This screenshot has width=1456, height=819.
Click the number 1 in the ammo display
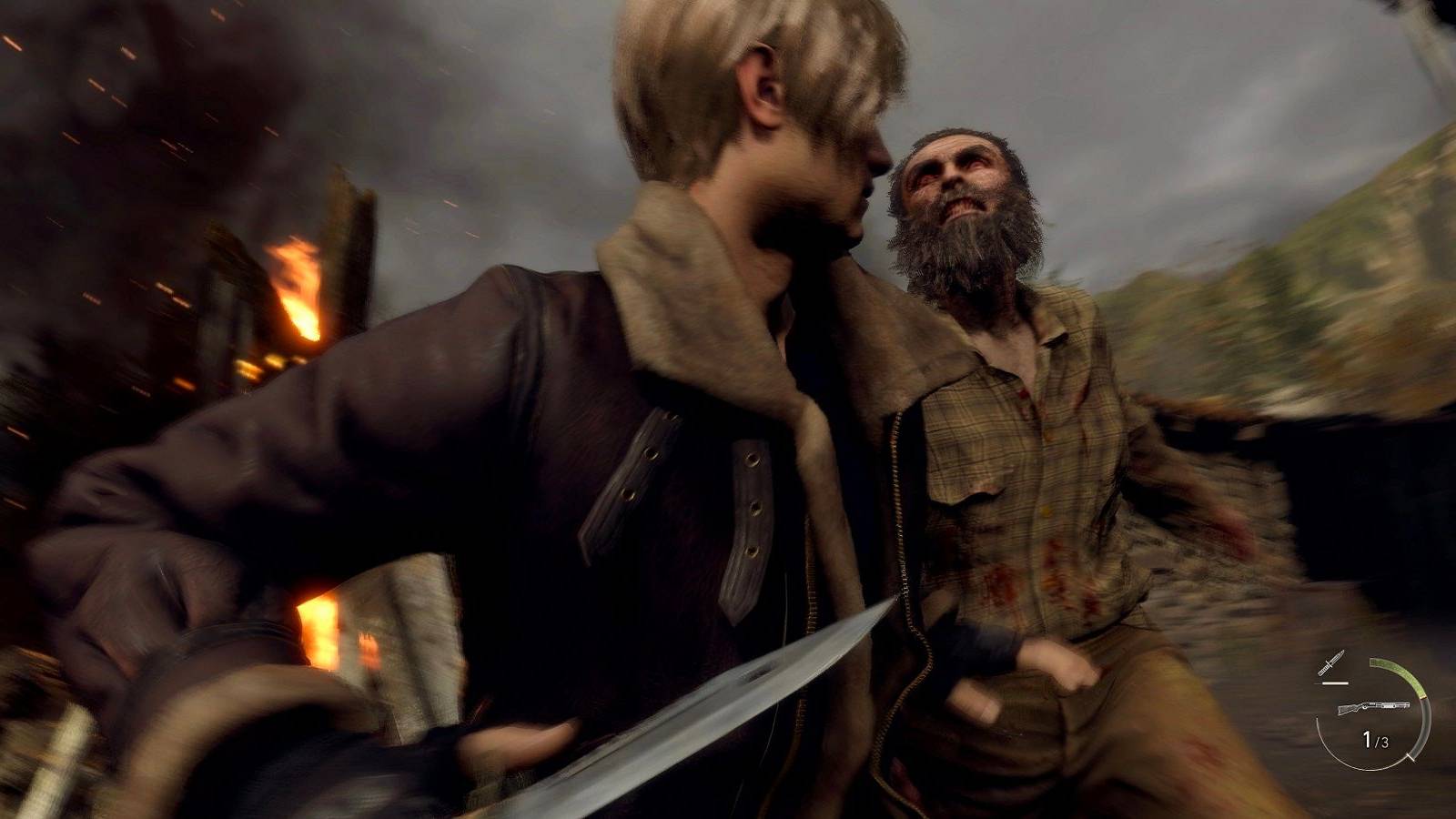tap(1367, 738)
